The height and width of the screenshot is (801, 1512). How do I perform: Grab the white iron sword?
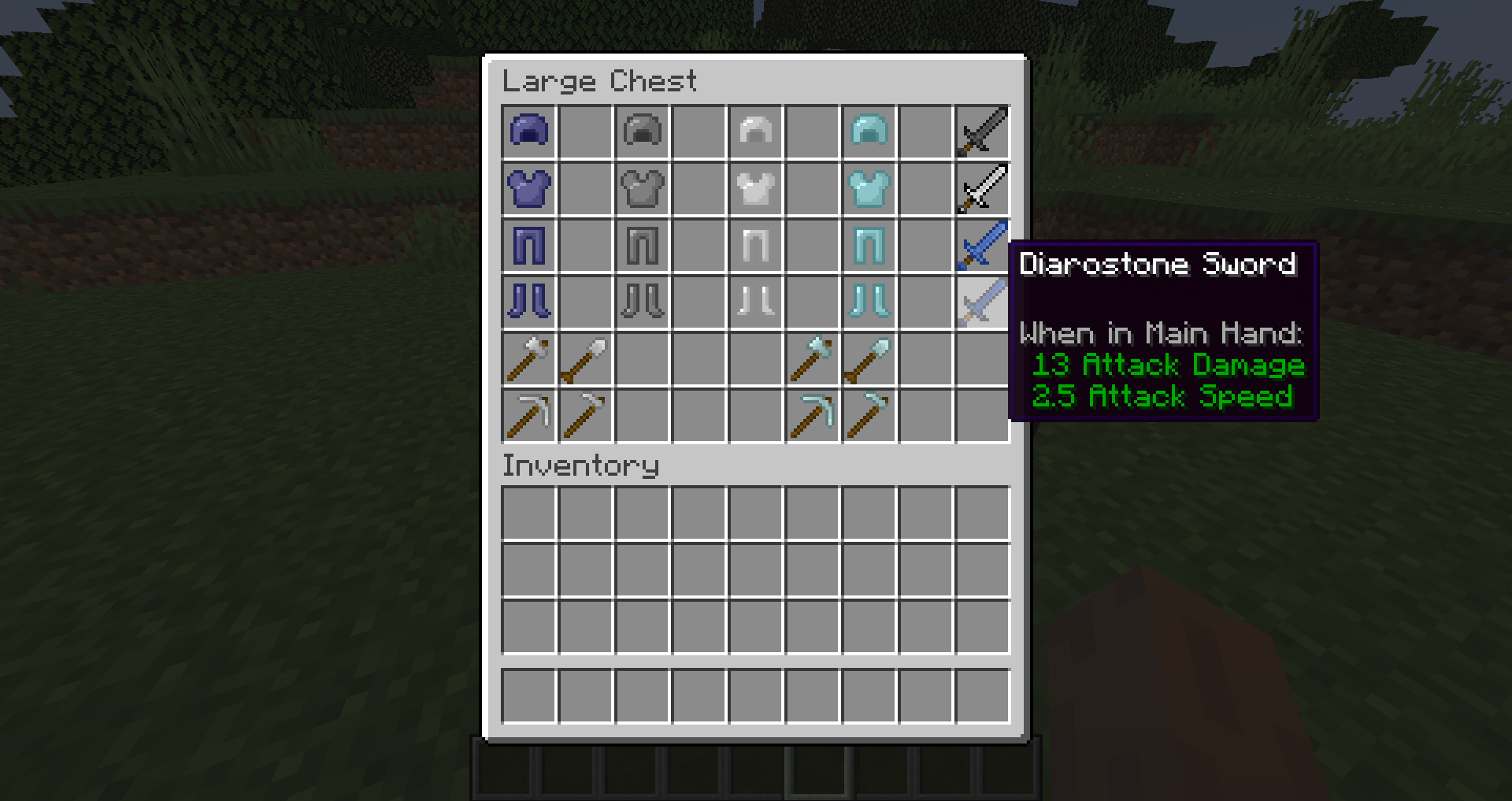coord(982,188)
